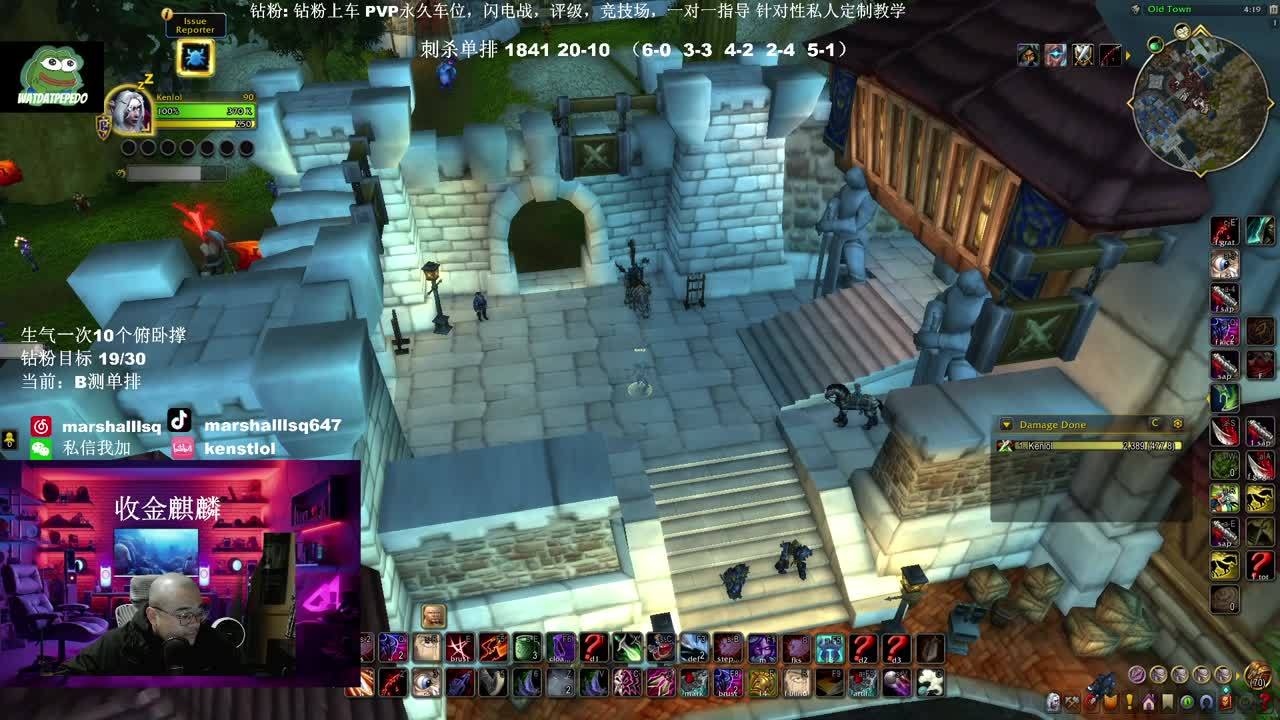
Task: Click the small portrait button above action bar
Action: (433, 615)
